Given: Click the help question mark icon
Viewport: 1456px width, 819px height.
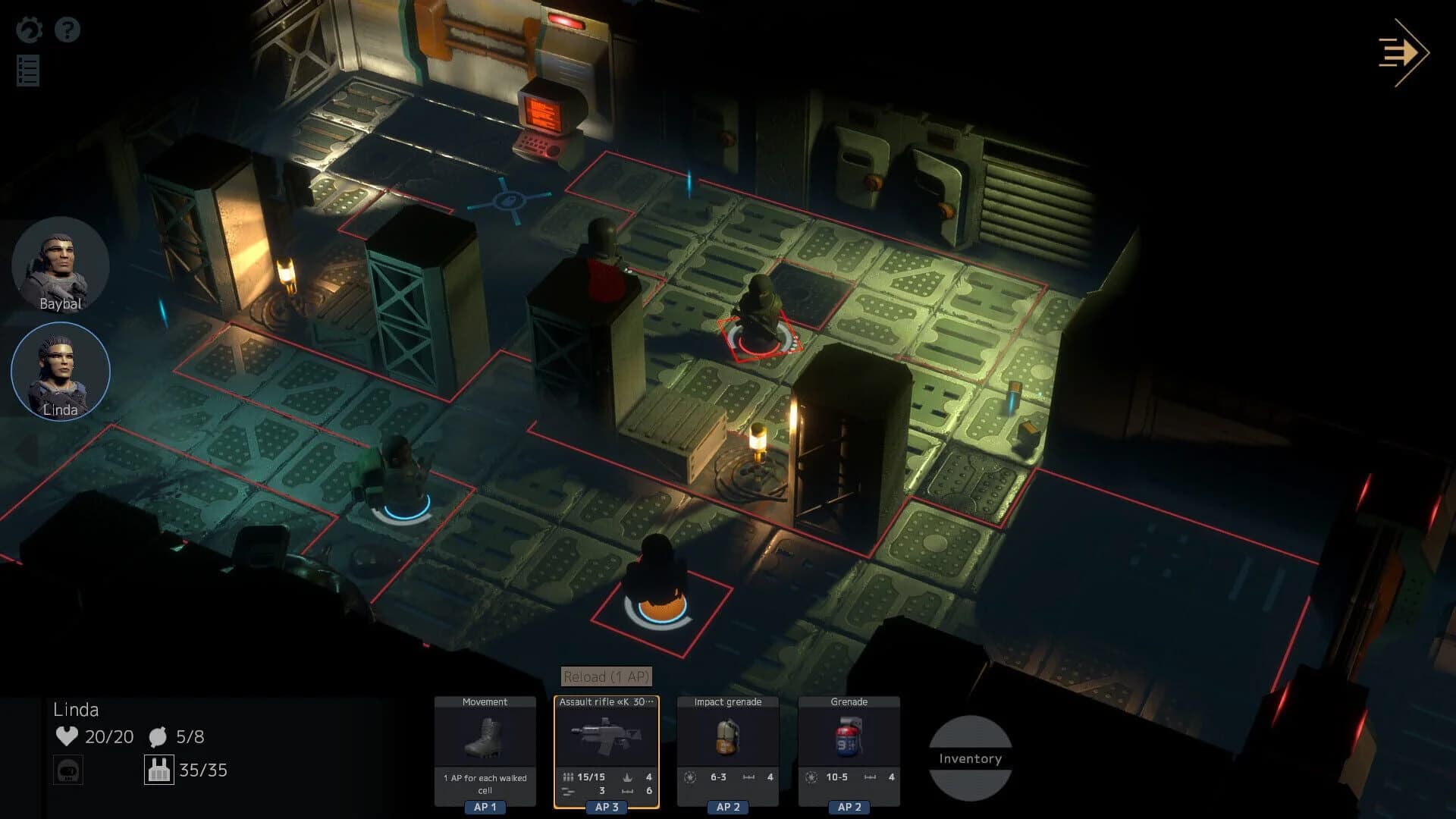Looking at the screenshot, I should coord(68,29).
